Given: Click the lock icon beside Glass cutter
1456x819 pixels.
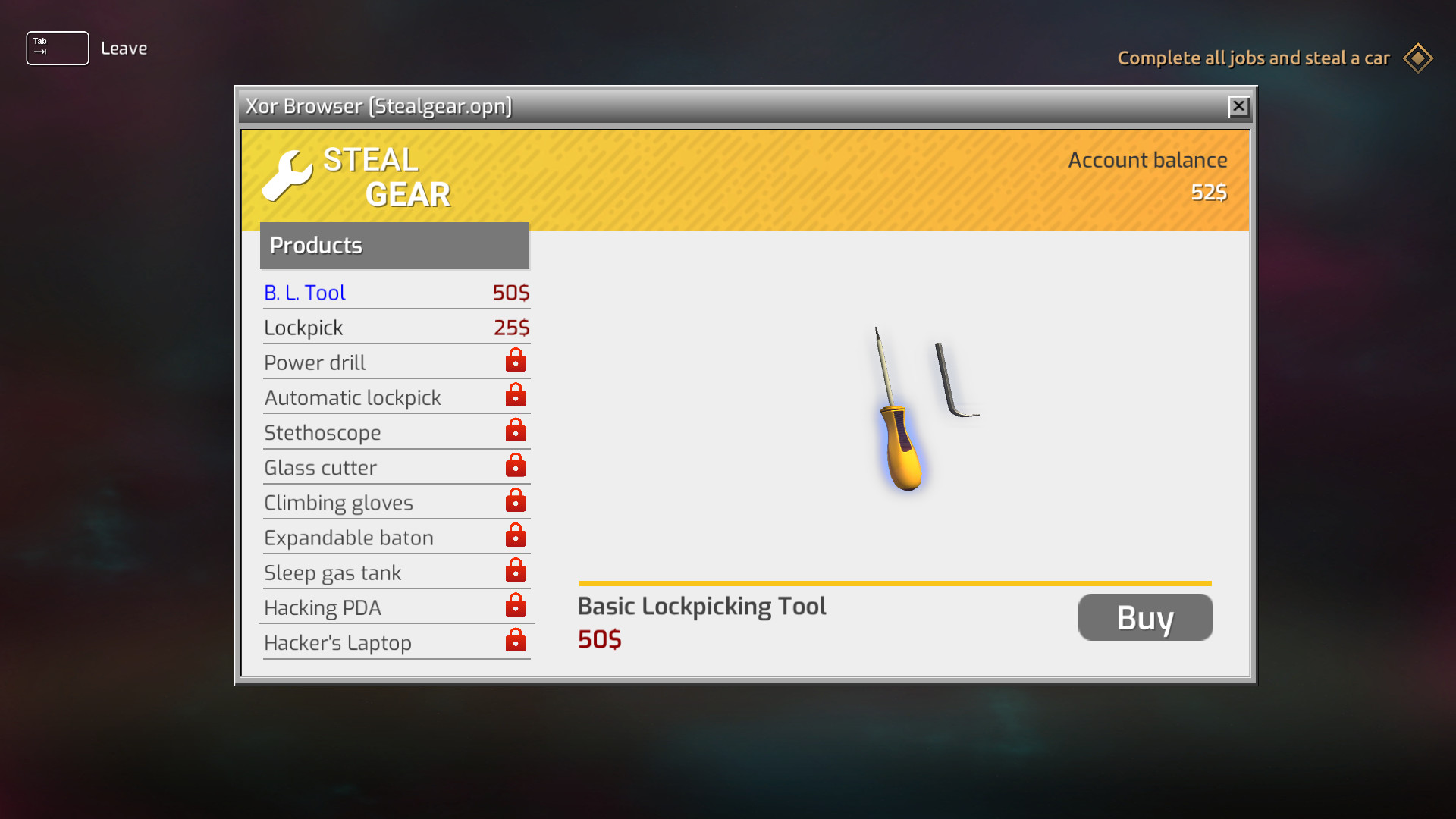Looking at the screenshot, I should pyautogui.click(x=515, y=466).
